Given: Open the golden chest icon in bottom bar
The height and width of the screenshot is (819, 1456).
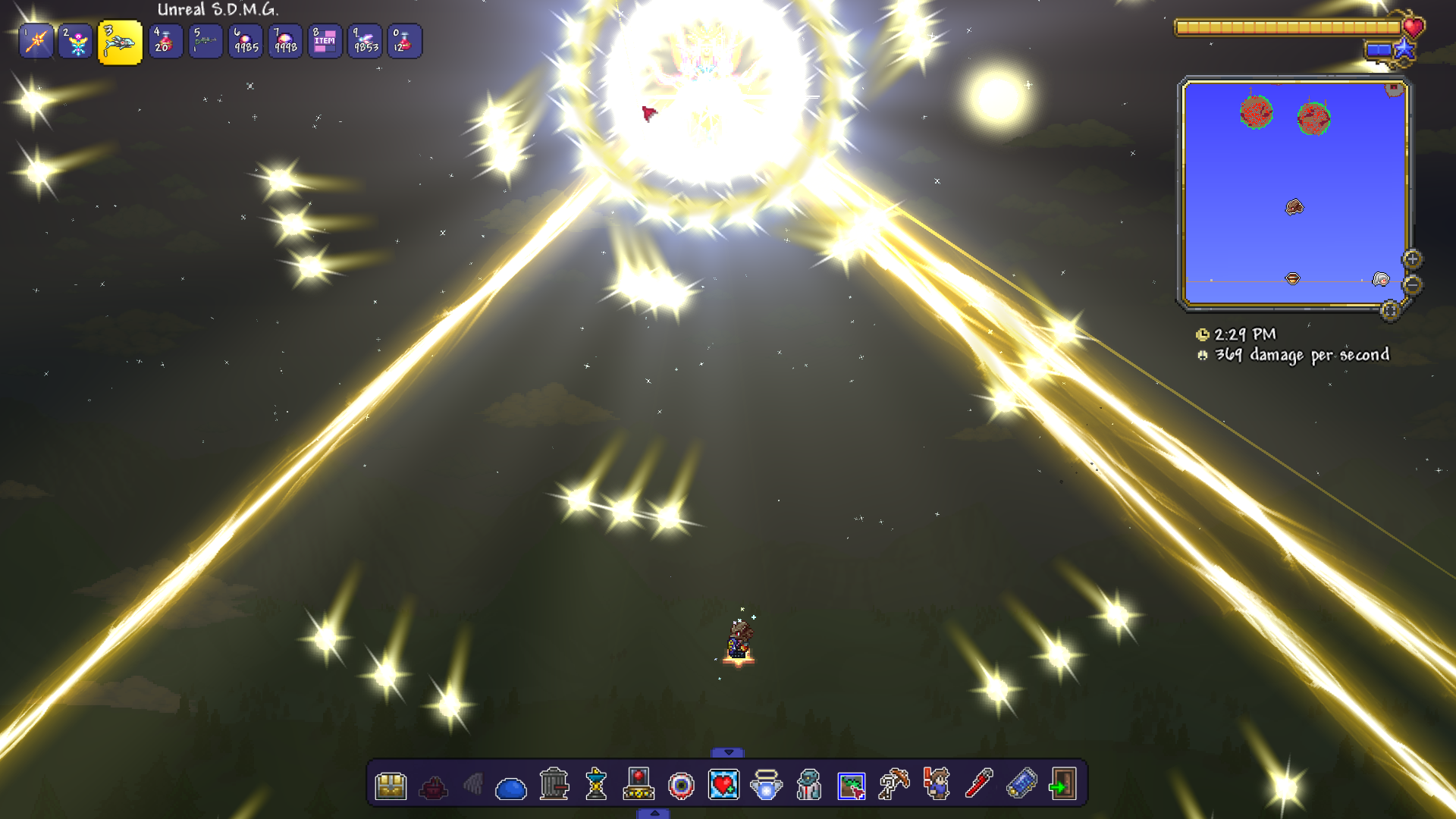Looking at the screenshot, I should click(391, 785).
